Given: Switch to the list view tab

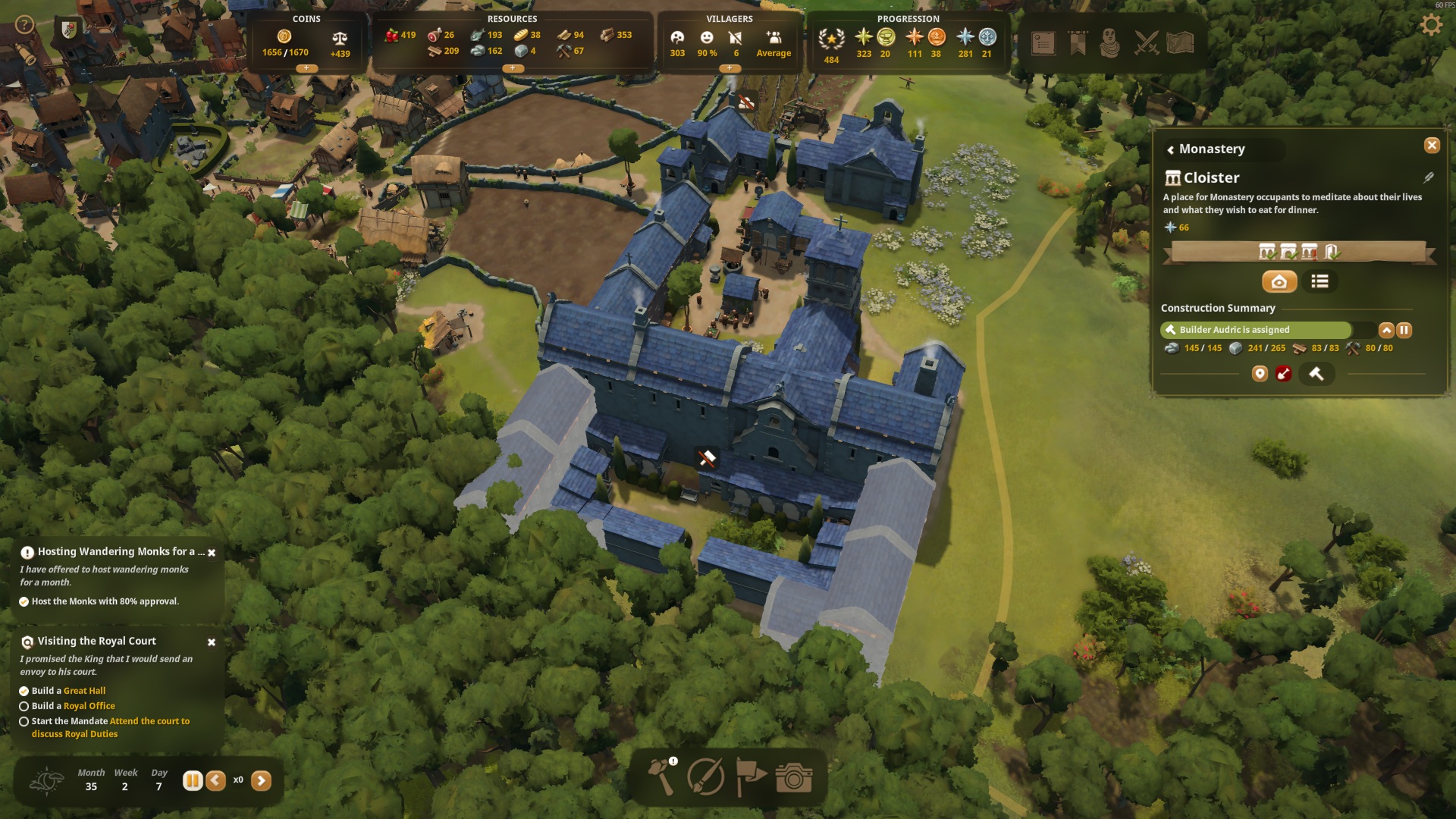Looking at the screenshot, I should (x=1319, y=281).
